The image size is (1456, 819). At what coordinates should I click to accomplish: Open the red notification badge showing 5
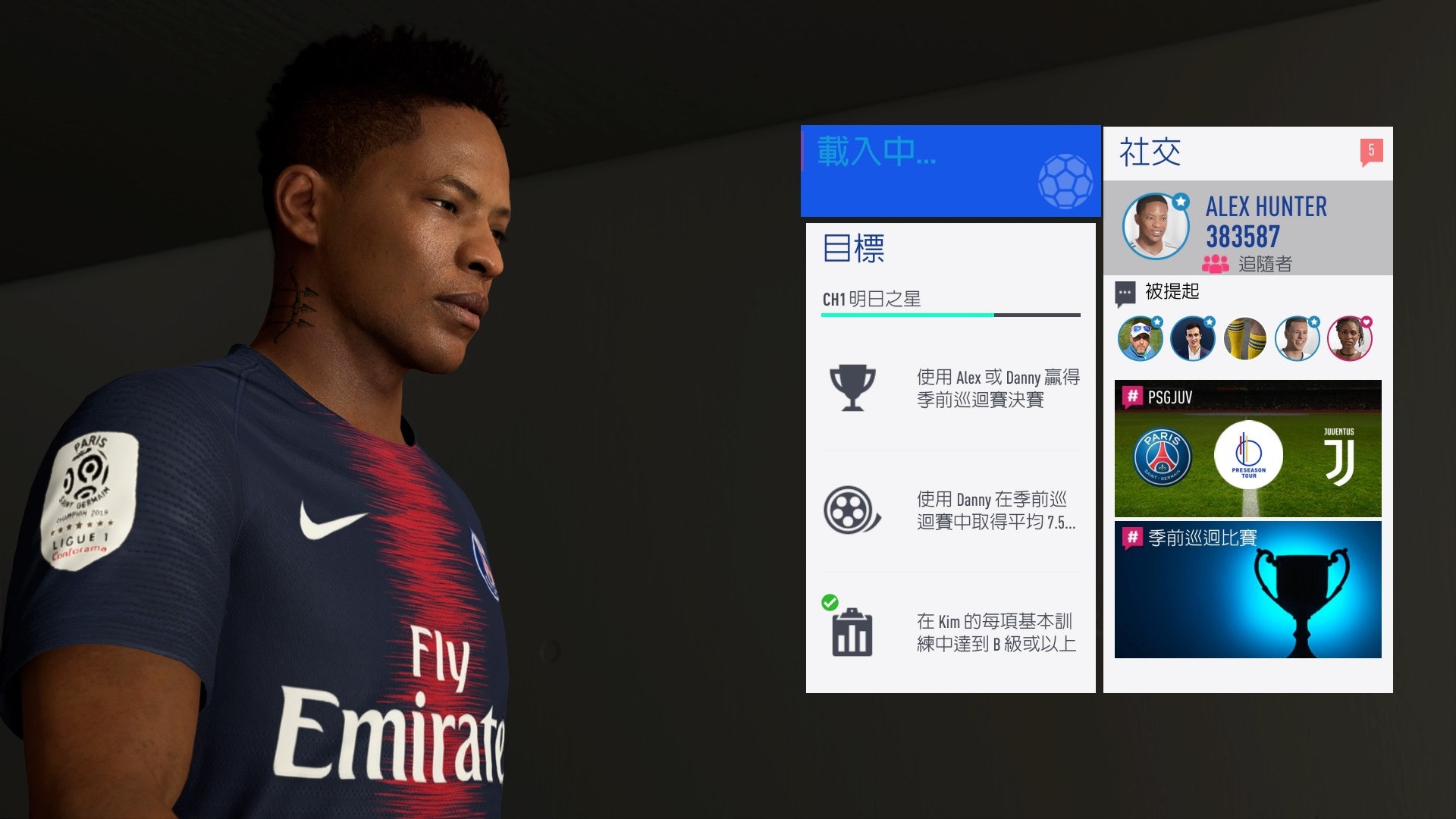pos(1373,151)
